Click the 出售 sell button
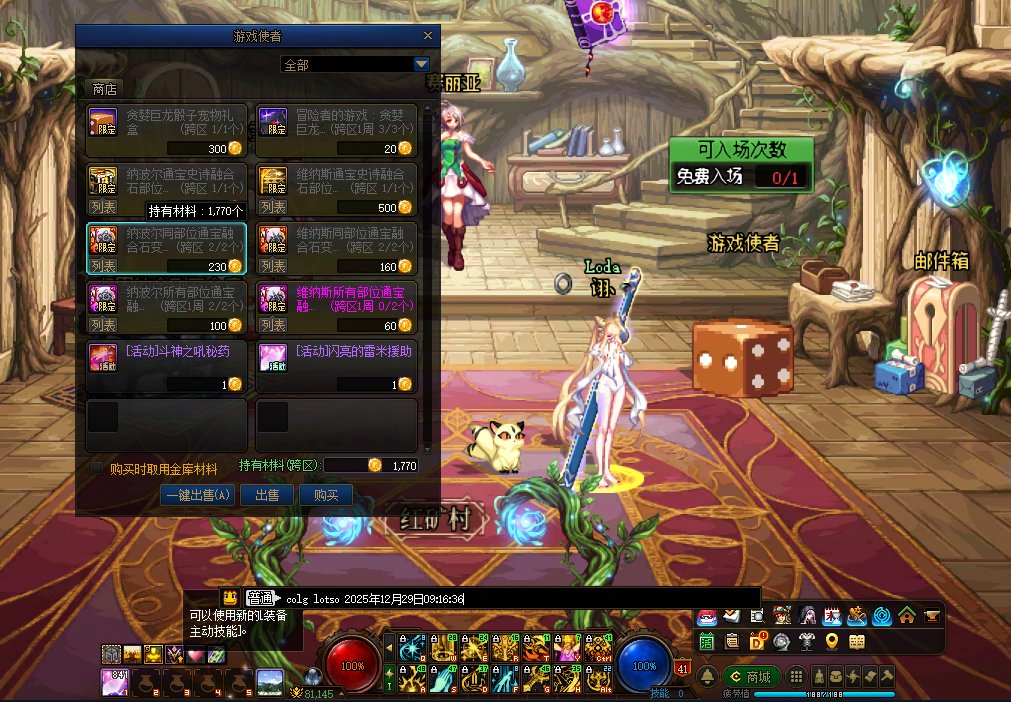The image size is (1011, 702). coord(267,495)
